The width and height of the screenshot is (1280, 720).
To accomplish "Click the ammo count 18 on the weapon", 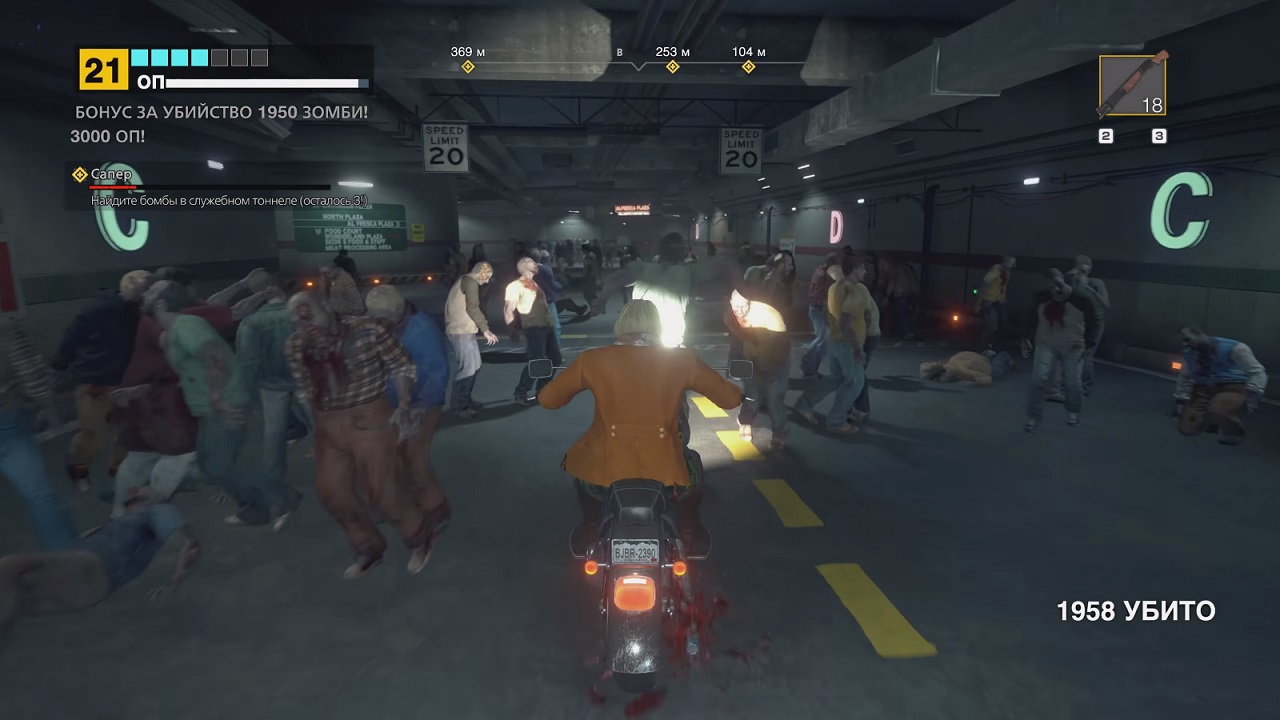I will (1154, 103).
